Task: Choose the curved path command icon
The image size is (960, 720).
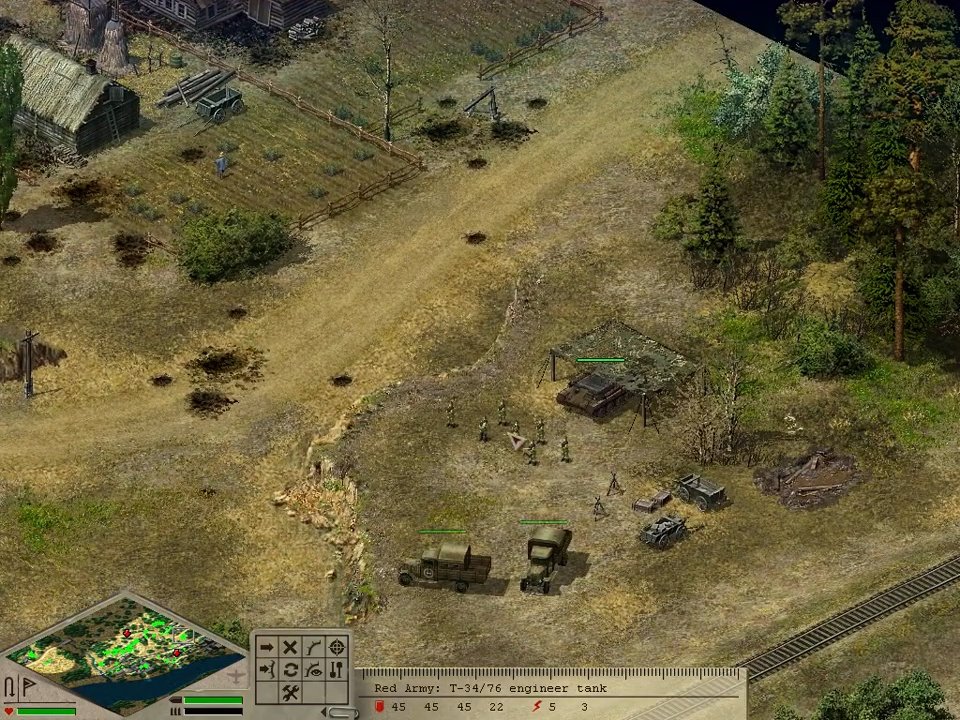Action: pyautogui.click(x=313, y=647)
